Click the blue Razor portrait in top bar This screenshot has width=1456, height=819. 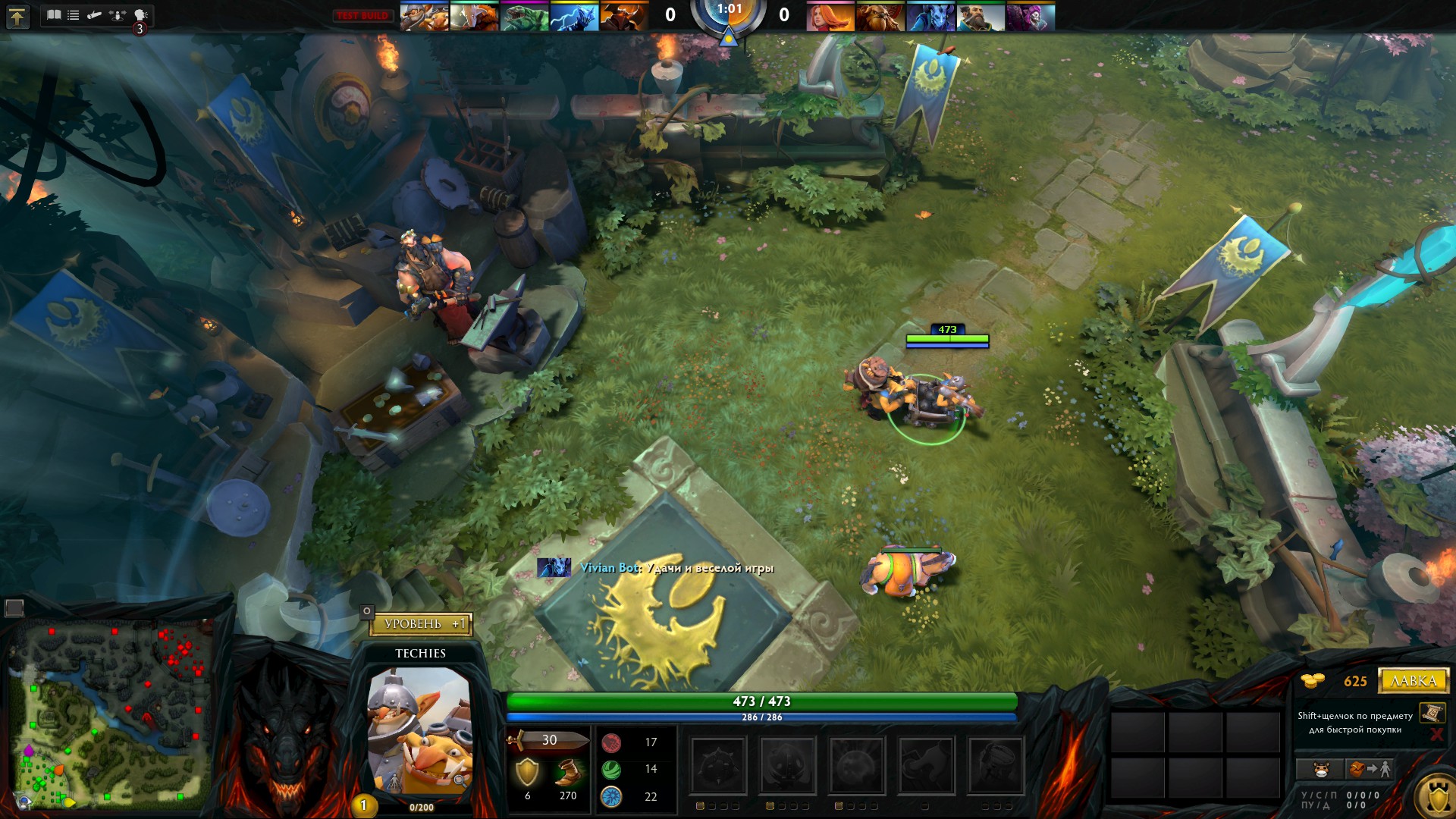[574, 17]
